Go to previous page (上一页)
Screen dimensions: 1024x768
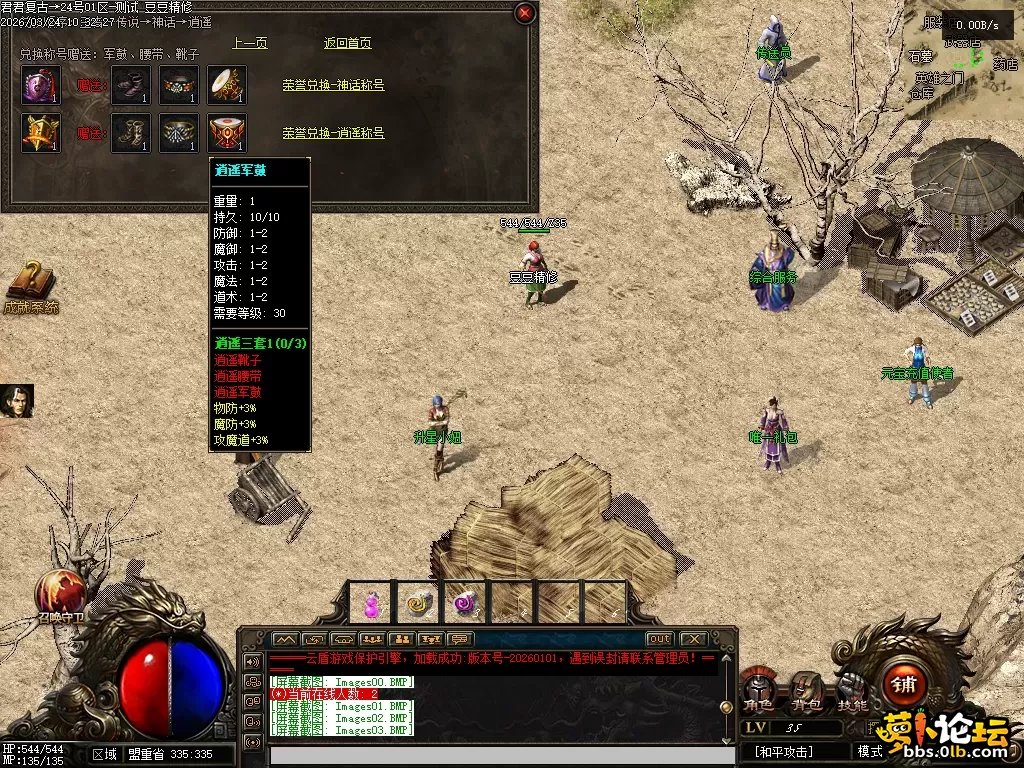[250, 43]
